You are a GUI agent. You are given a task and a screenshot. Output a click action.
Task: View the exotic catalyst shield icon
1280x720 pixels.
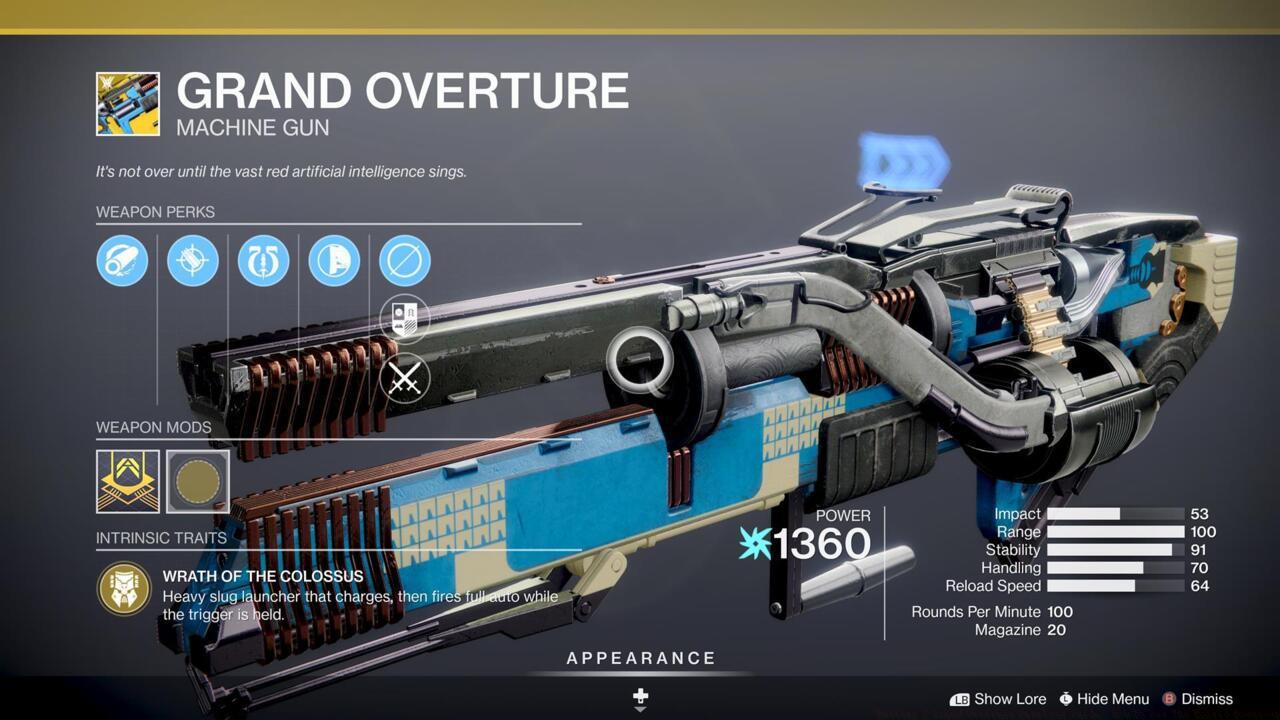click(x=405, y=318)
